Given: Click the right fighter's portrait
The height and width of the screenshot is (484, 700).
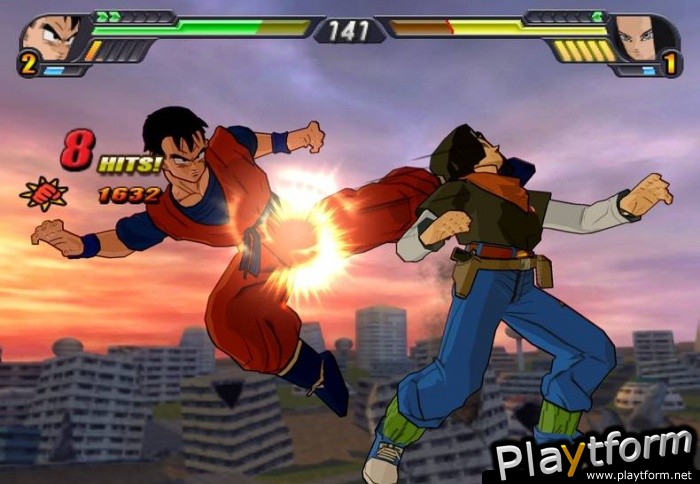Looking at the screenshot, I should coord(636,38).
